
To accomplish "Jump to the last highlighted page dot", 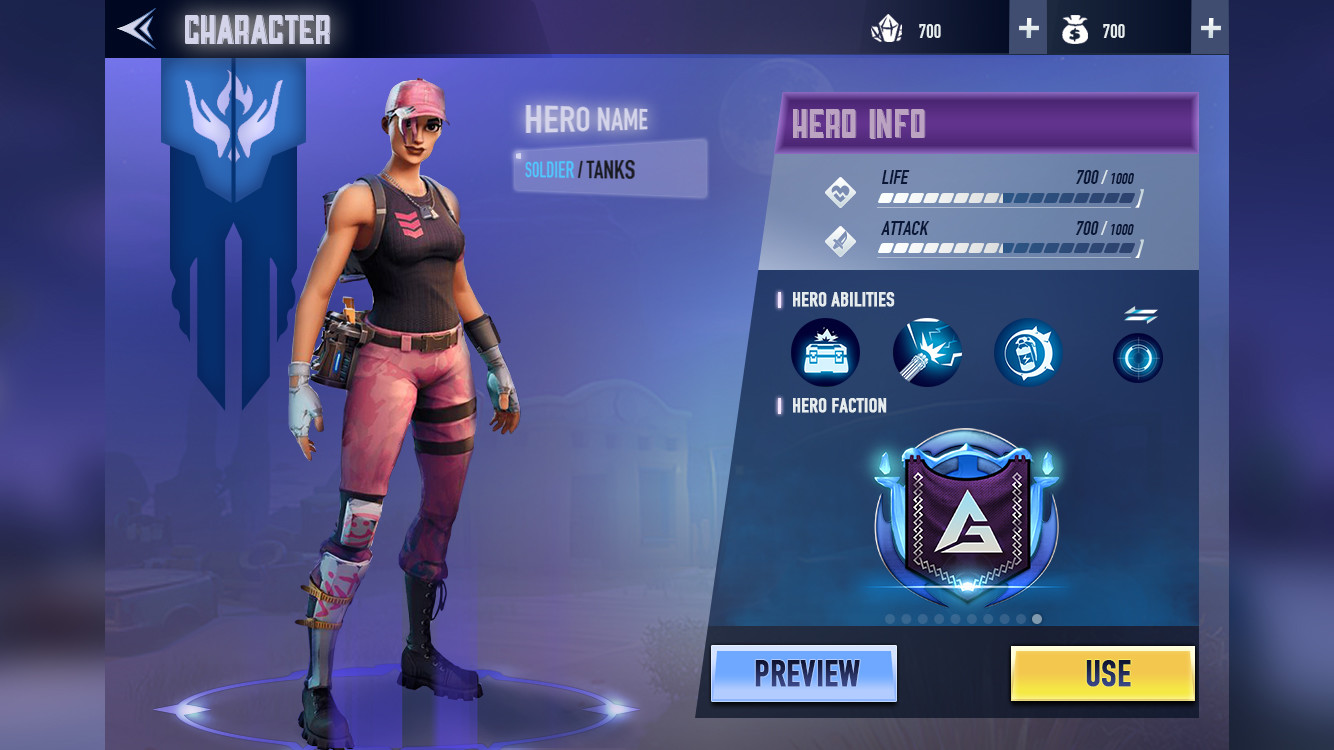I will point(1037,619).
